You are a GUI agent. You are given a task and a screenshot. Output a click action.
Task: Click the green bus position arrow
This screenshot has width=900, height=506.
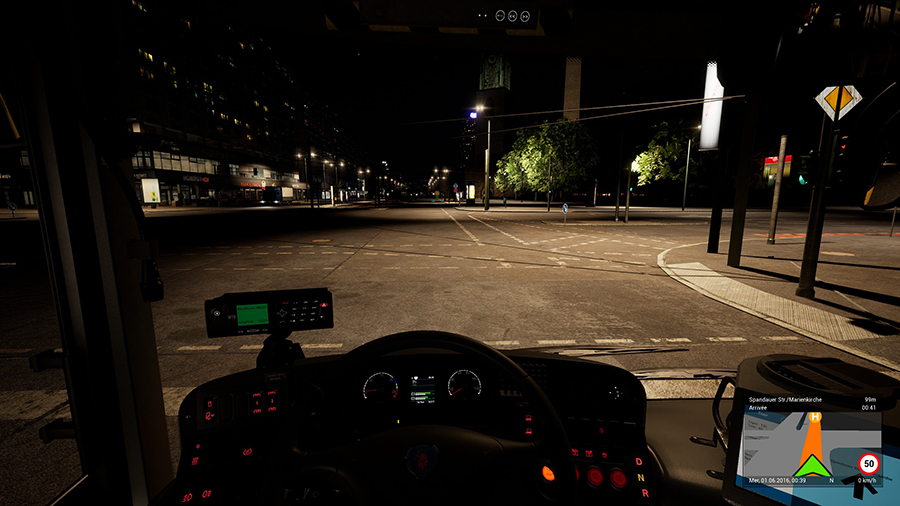click(813, 465)
